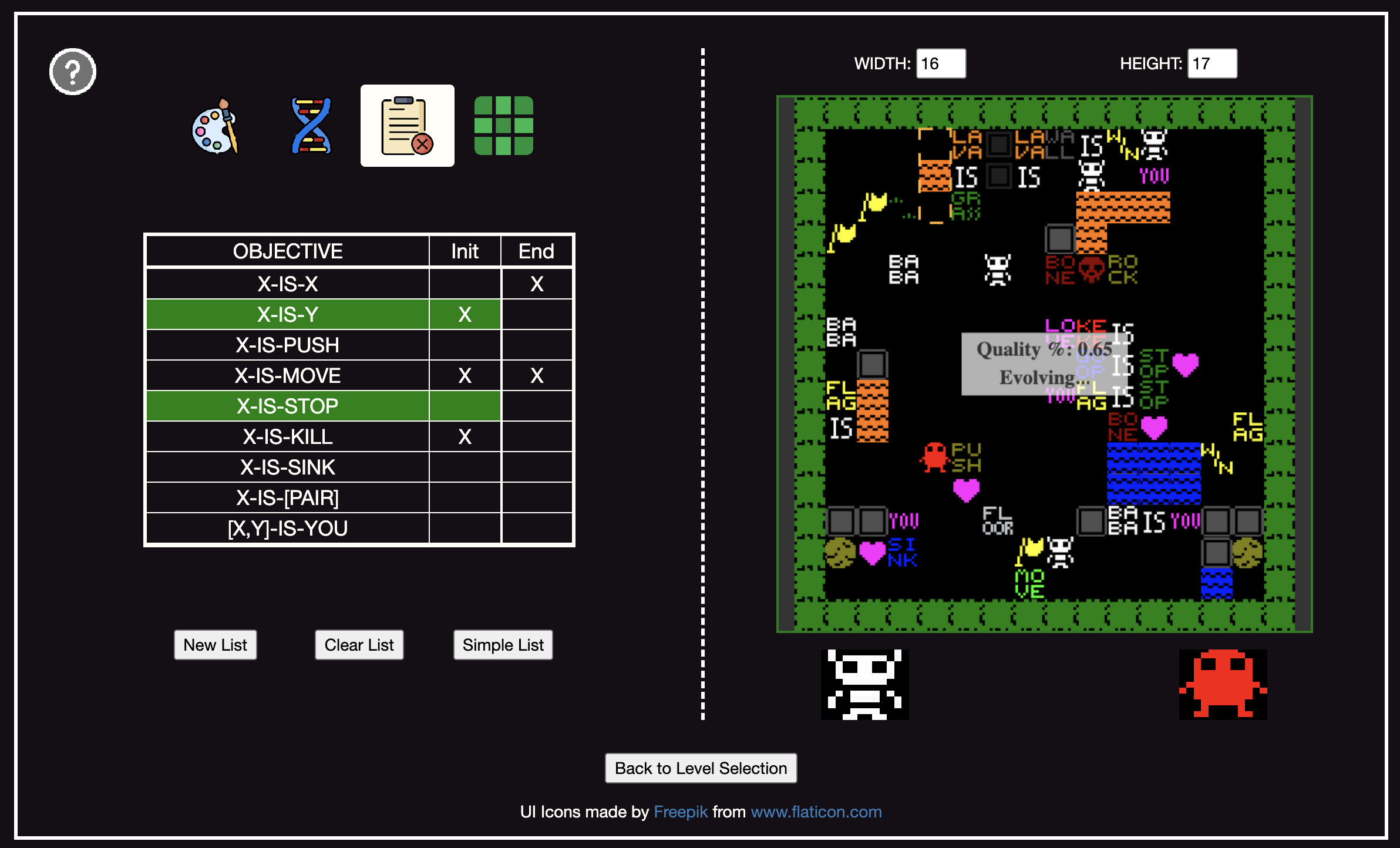Viewport: 1400px width, 848px height.
Task: Toggle the X-IS-MOVE End cell
Action: click(x=537, y=376)
